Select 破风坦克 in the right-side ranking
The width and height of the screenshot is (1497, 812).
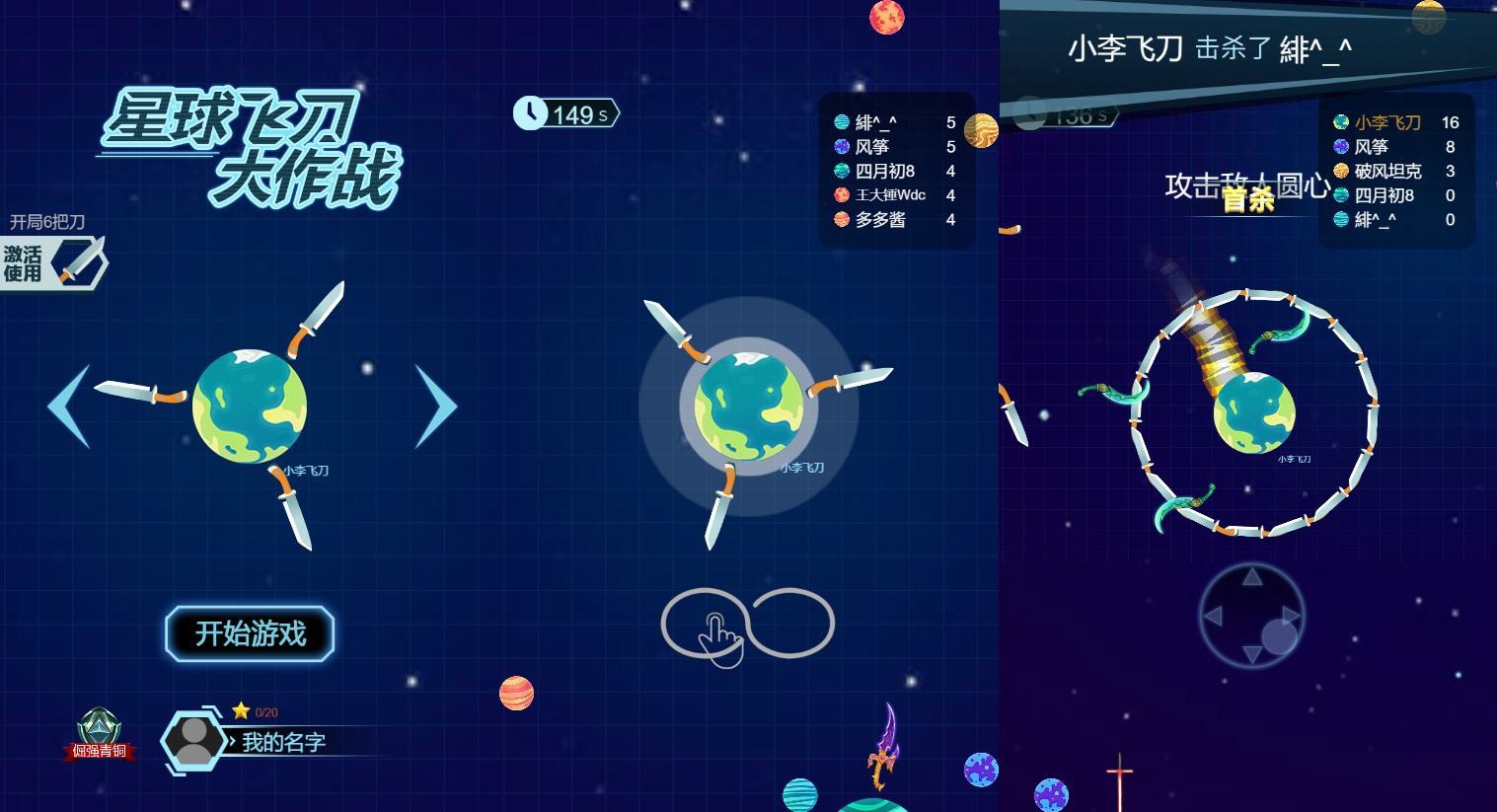(x=1385, y=171)
